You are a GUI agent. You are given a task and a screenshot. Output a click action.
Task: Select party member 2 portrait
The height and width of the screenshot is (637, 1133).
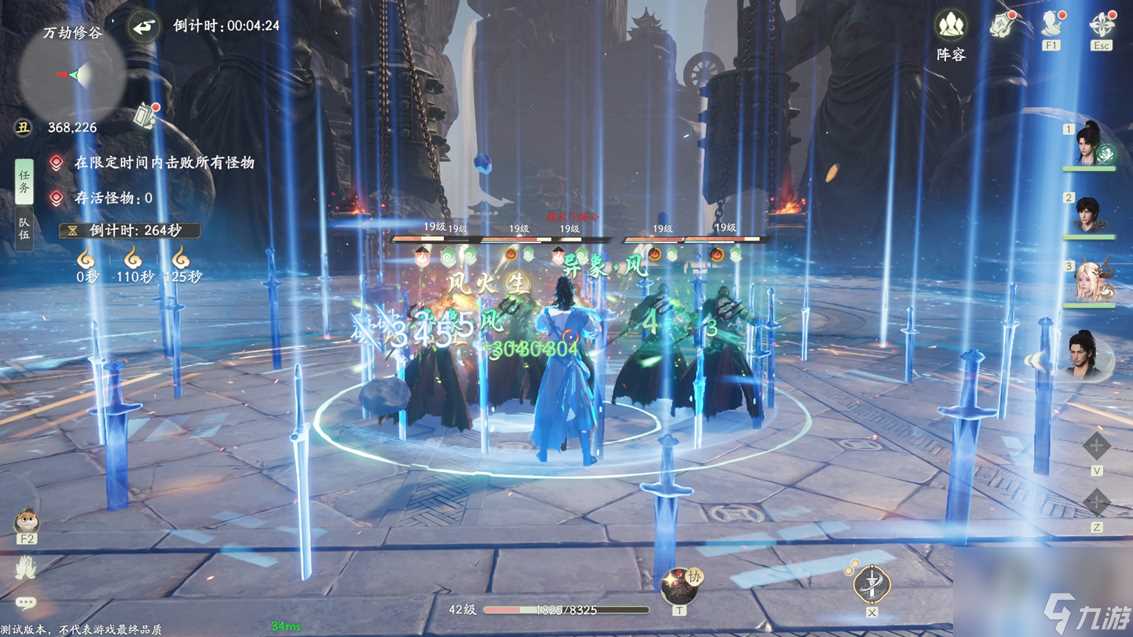pyautogui.click(x=1090, y=213)
